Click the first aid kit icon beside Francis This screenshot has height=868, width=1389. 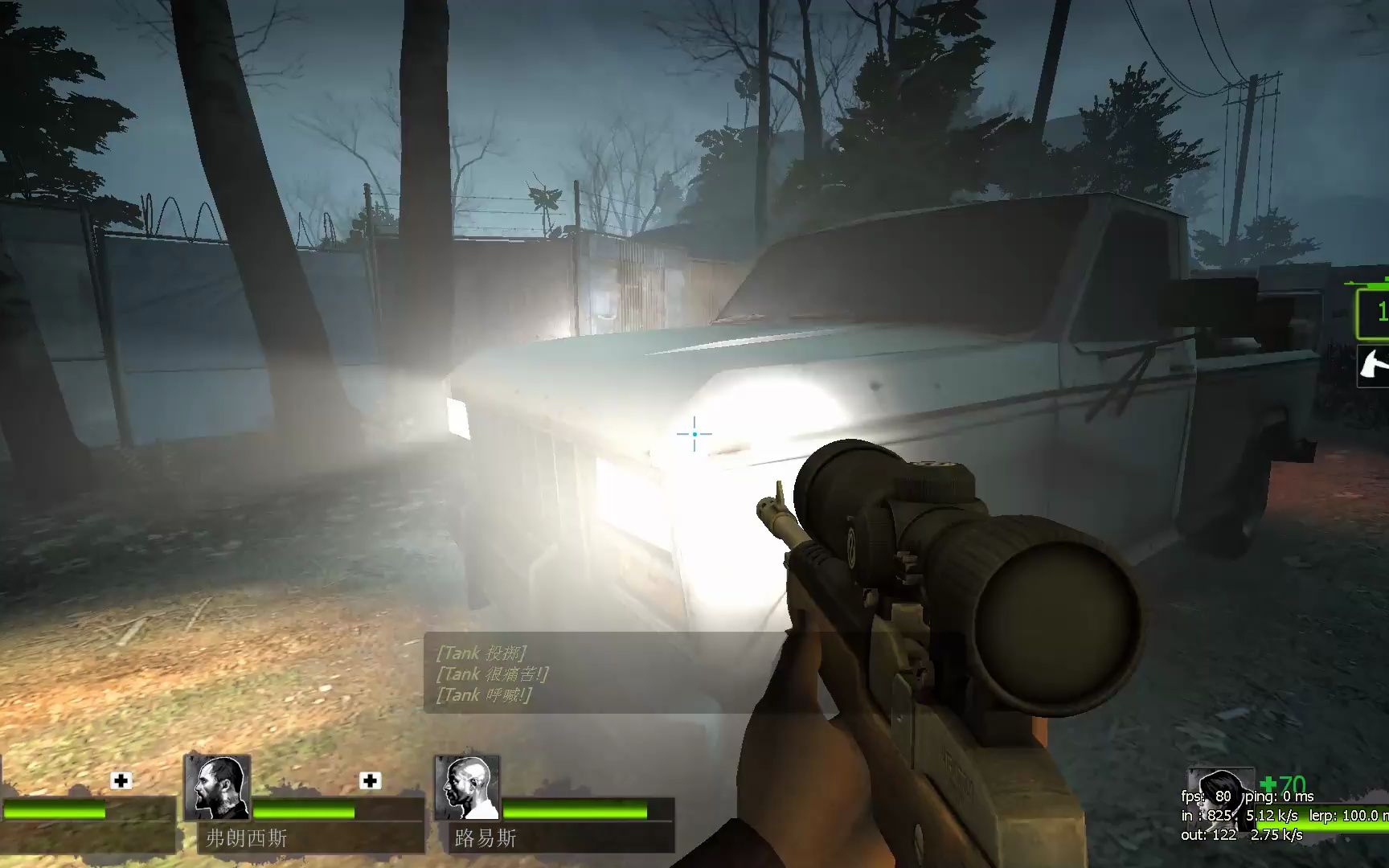click(370, 780)
